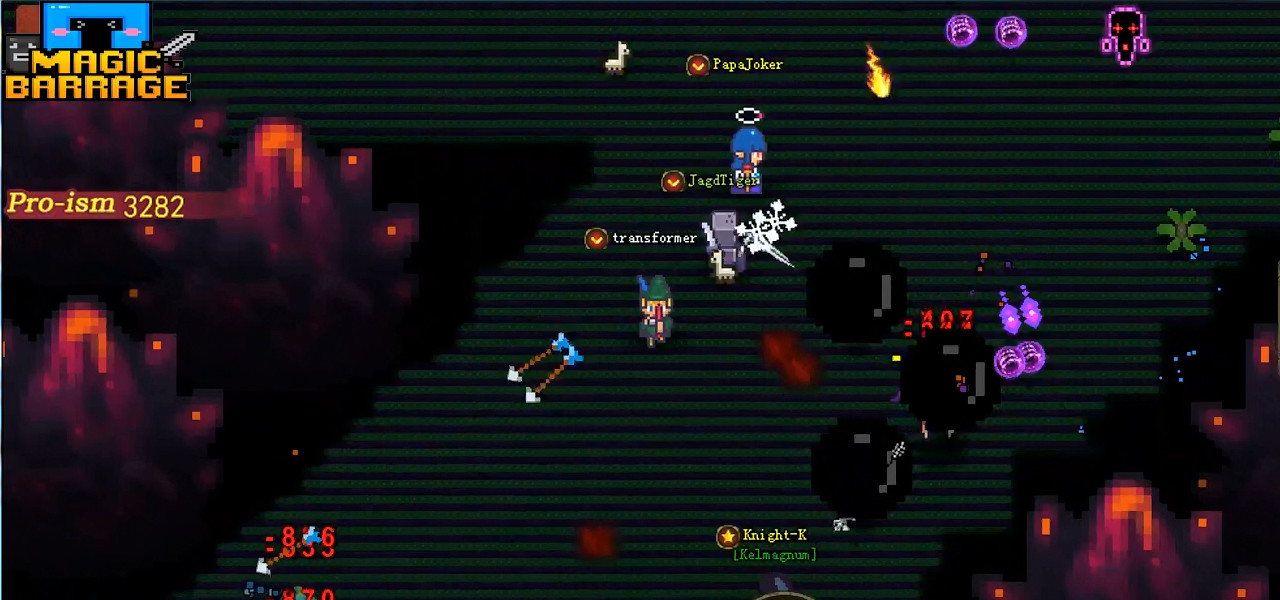Image resolution: width=1280 pixels, height=600 pixels.
Task: Open the Knight-K player name tag
Action: click(x=763, y=536)
